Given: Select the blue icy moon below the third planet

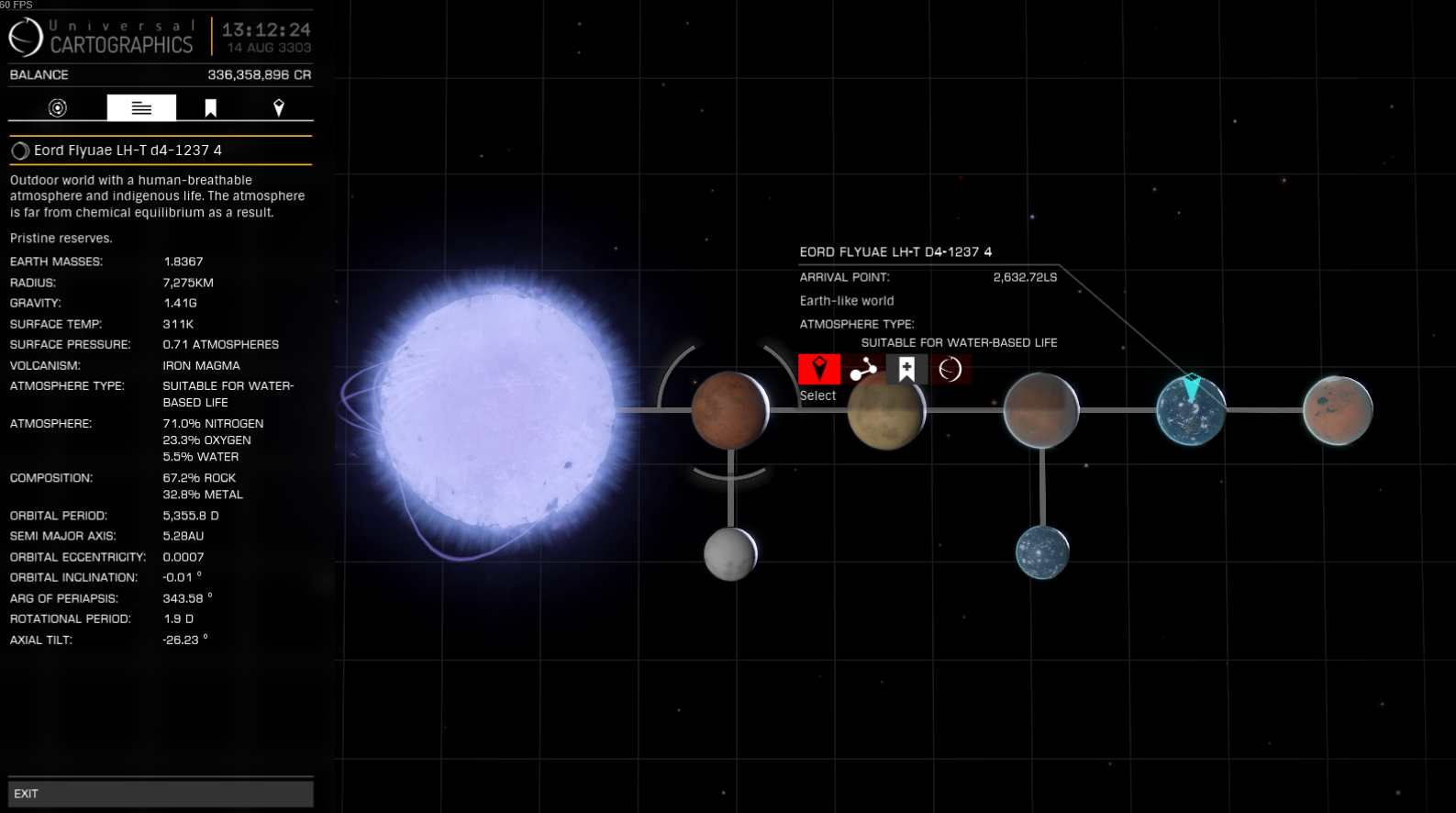Looking at the screenshot, I should [1042, 552].
